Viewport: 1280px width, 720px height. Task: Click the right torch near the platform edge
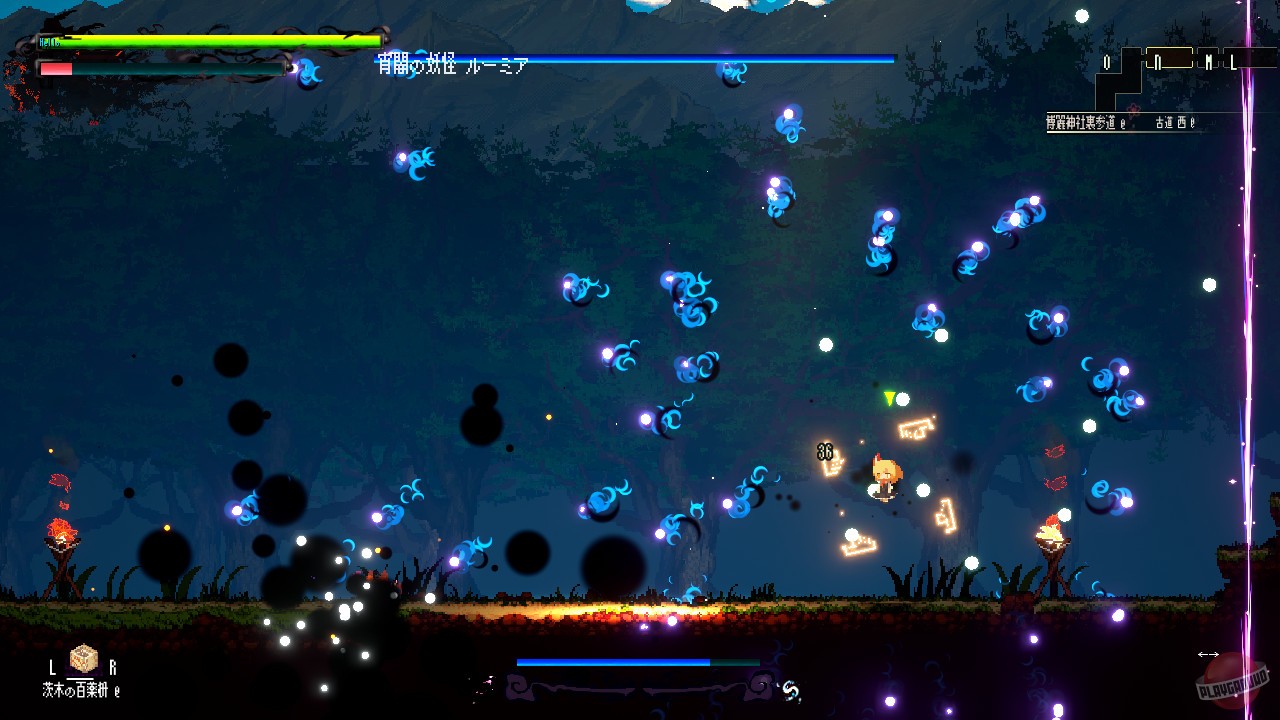click(1051, 532)
